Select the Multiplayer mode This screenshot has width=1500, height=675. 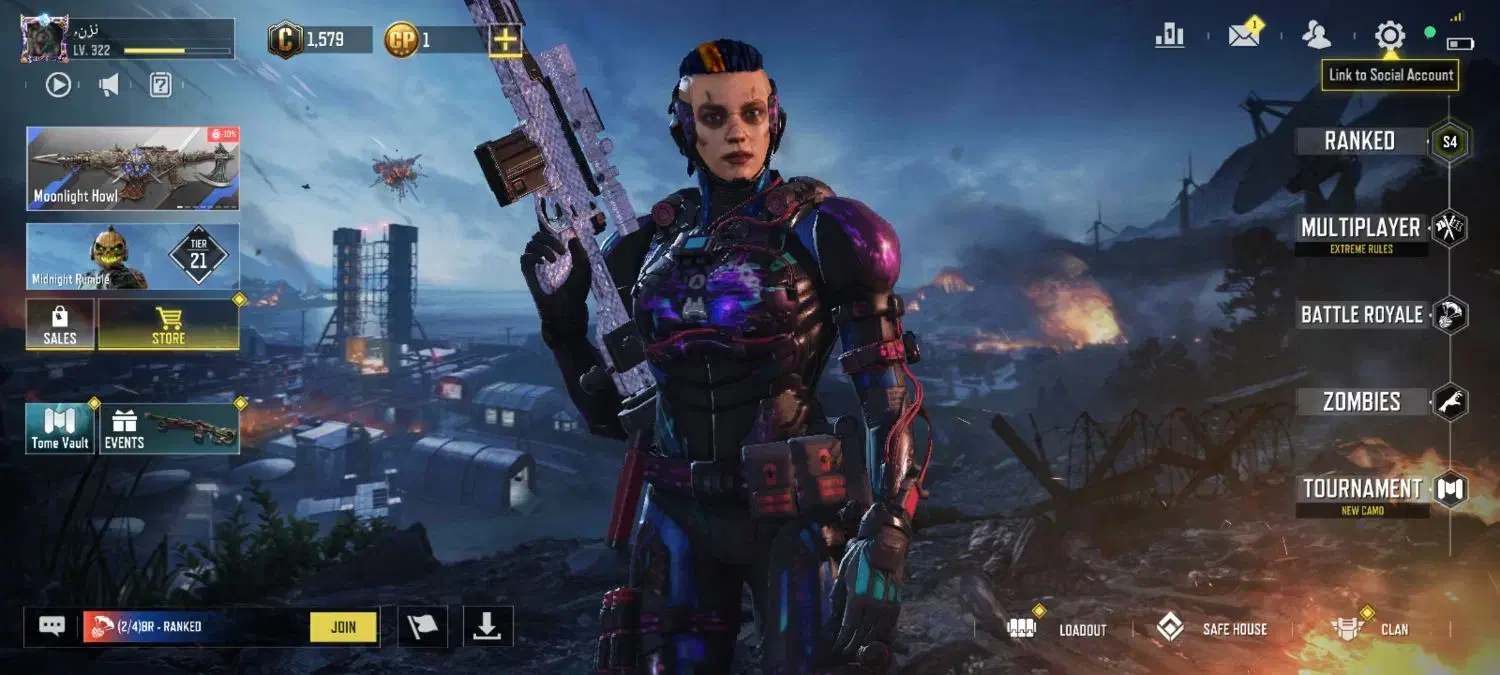click(1360, 228)
